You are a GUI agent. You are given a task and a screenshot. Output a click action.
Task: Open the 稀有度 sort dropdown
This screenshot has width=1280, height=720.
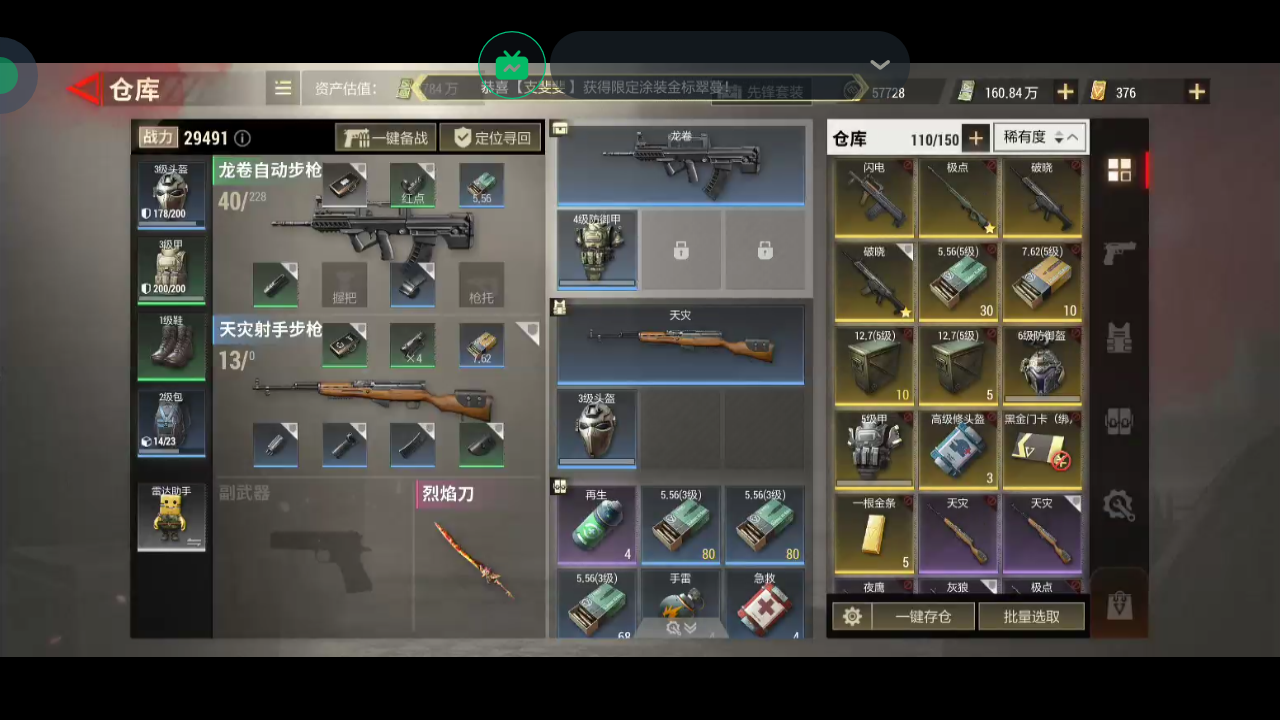pyautogui.click(x=1040, y=138)
